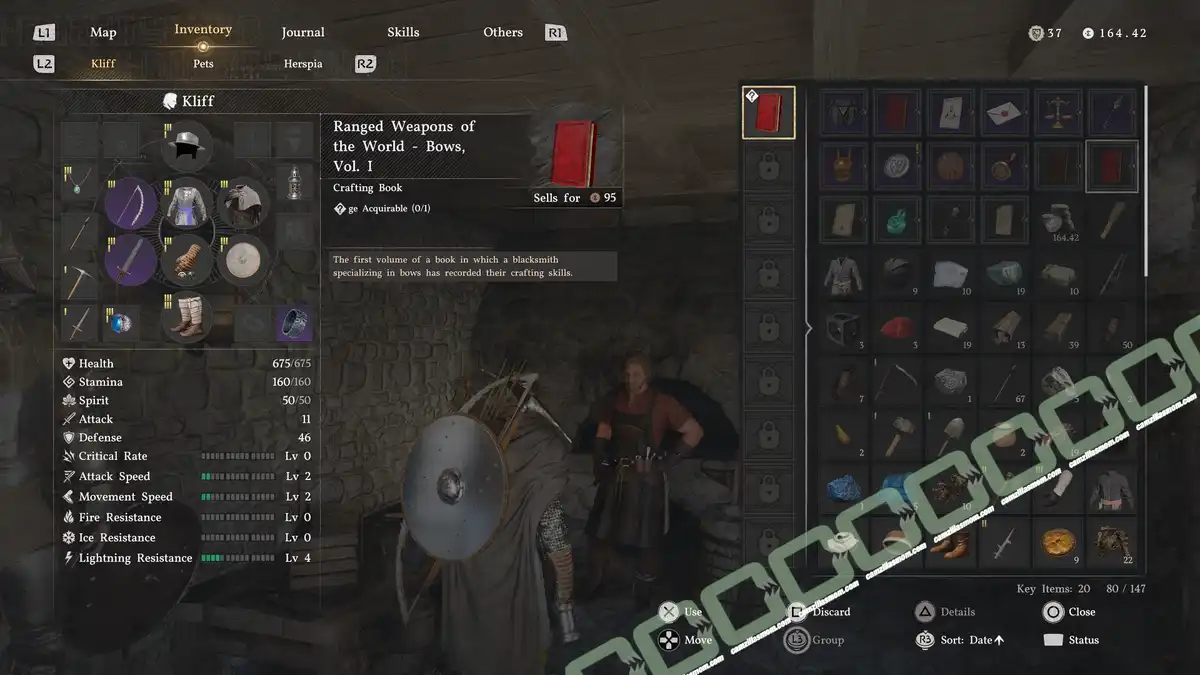Switch to the Journal tab
The width and height of the screenshot is (1200, 675).
point(303,32)
